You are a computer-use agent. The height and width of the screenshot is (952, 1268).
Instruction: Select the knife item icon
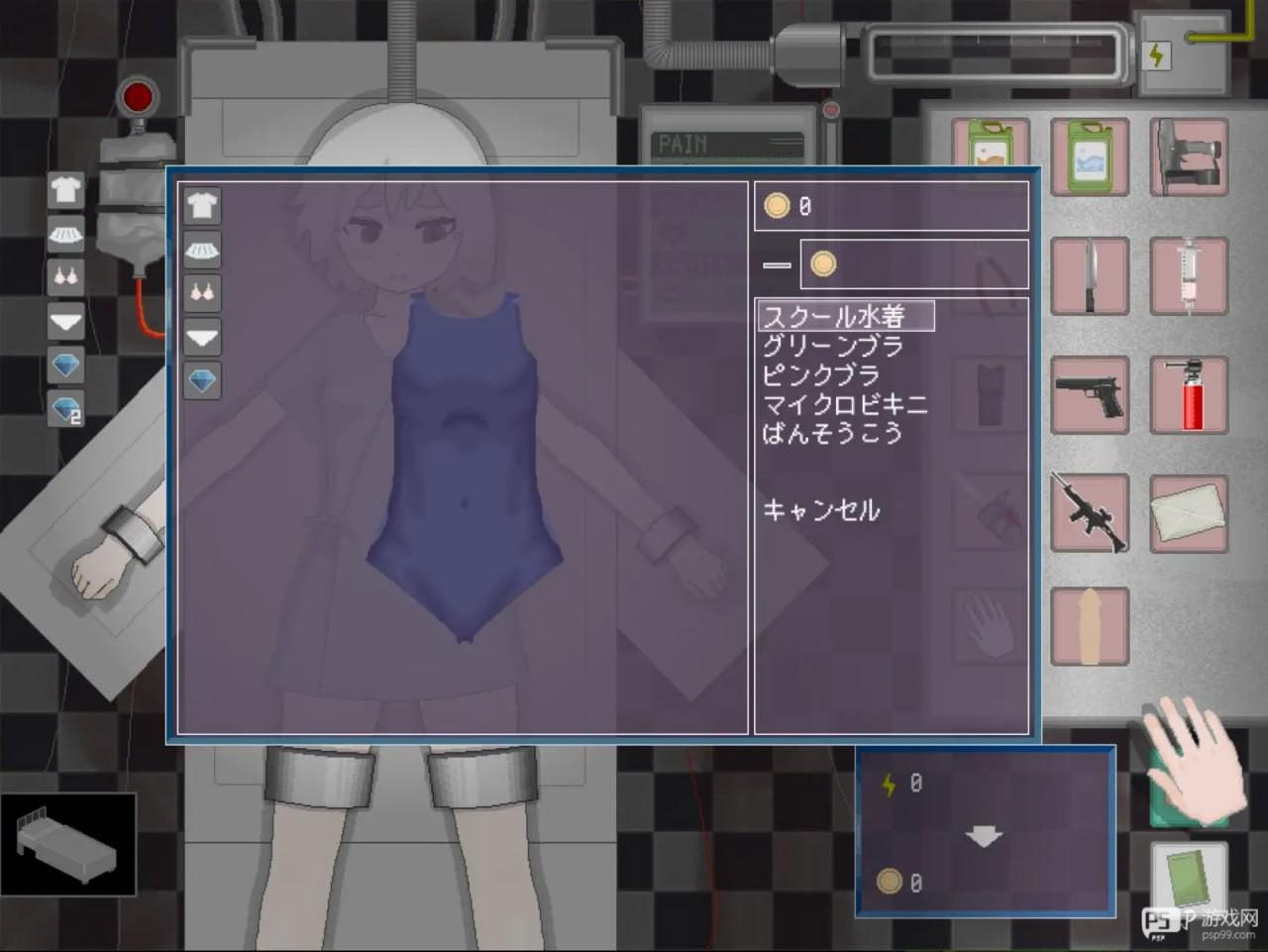pyautogui.click(x=1089, y=275)
